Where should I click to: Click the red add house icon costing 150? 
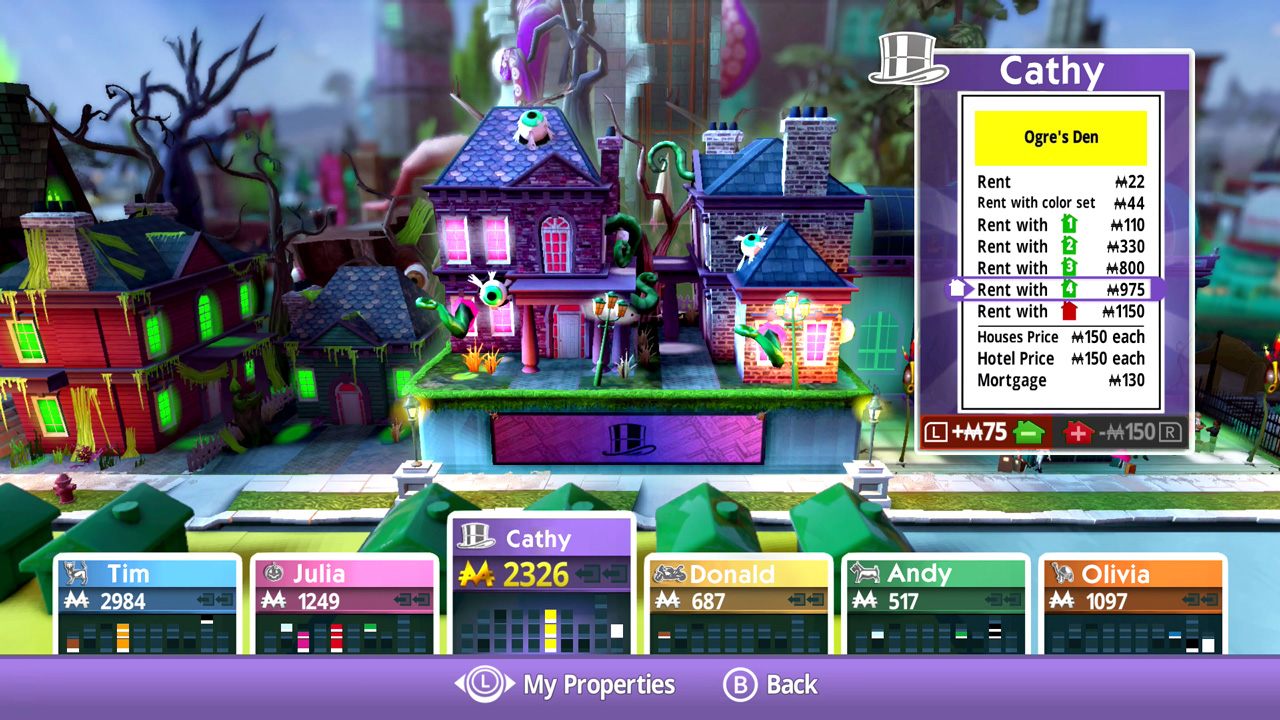coord(1078,434)
